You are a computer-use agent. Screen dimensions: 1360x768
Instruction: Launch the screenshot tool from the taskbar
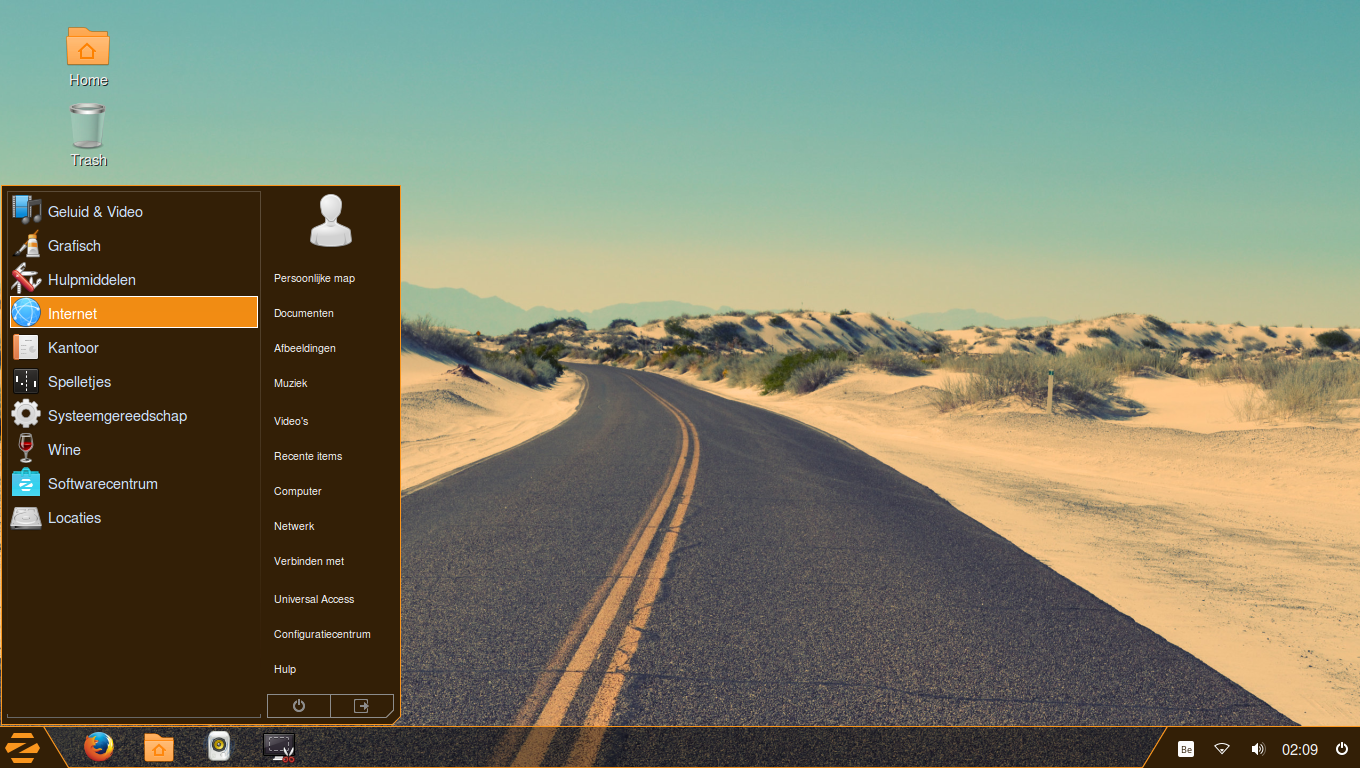click(x=278, y=747)
